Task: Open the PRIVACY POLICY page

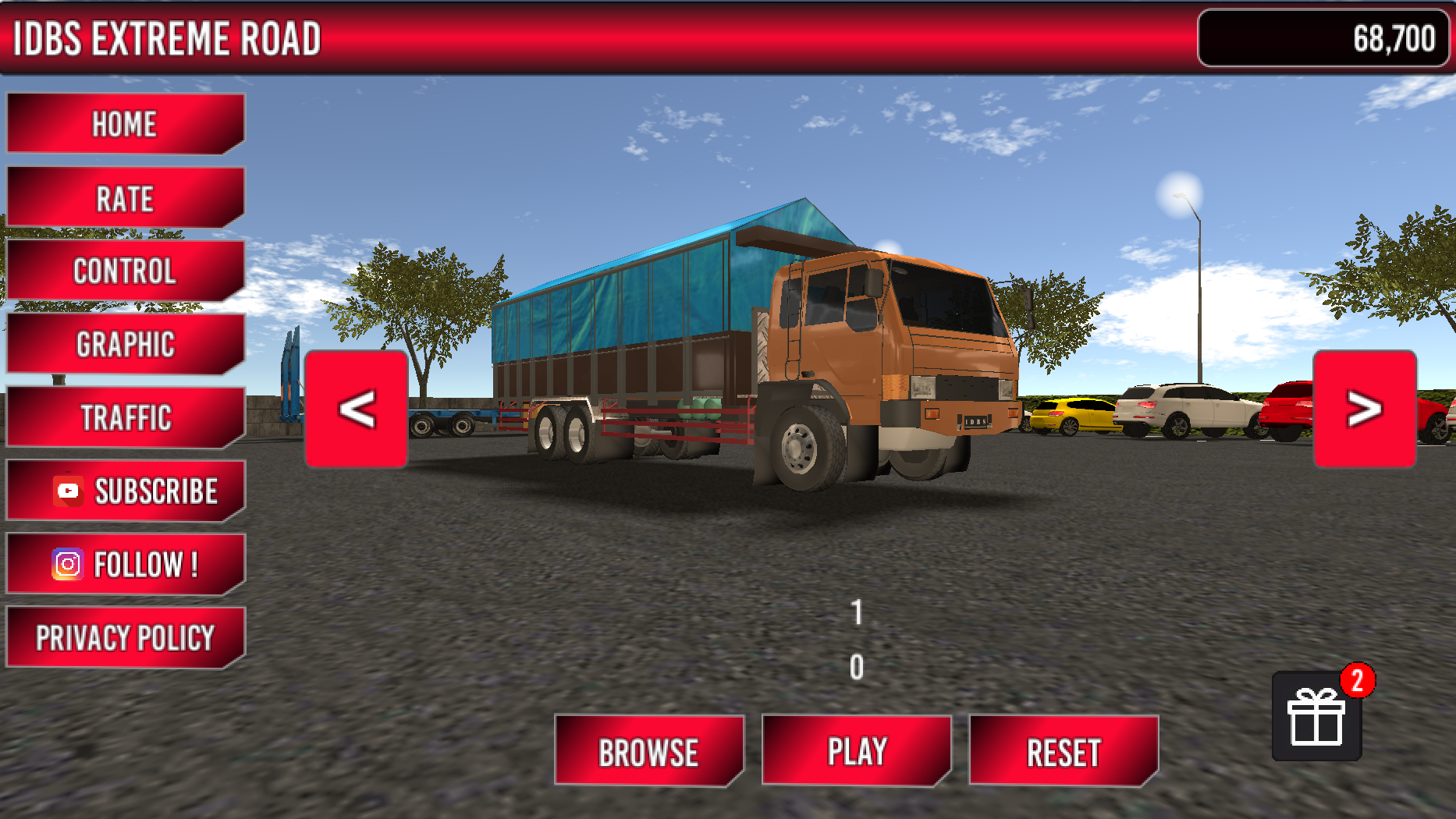Action: pyautogui.click(x=125, y=636)
